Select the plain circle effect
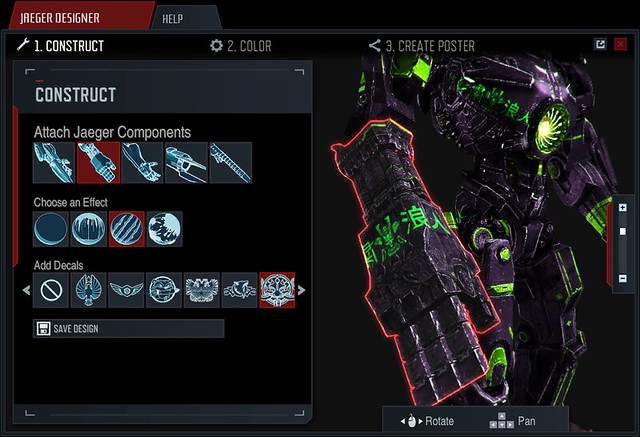 click(51, 228)
